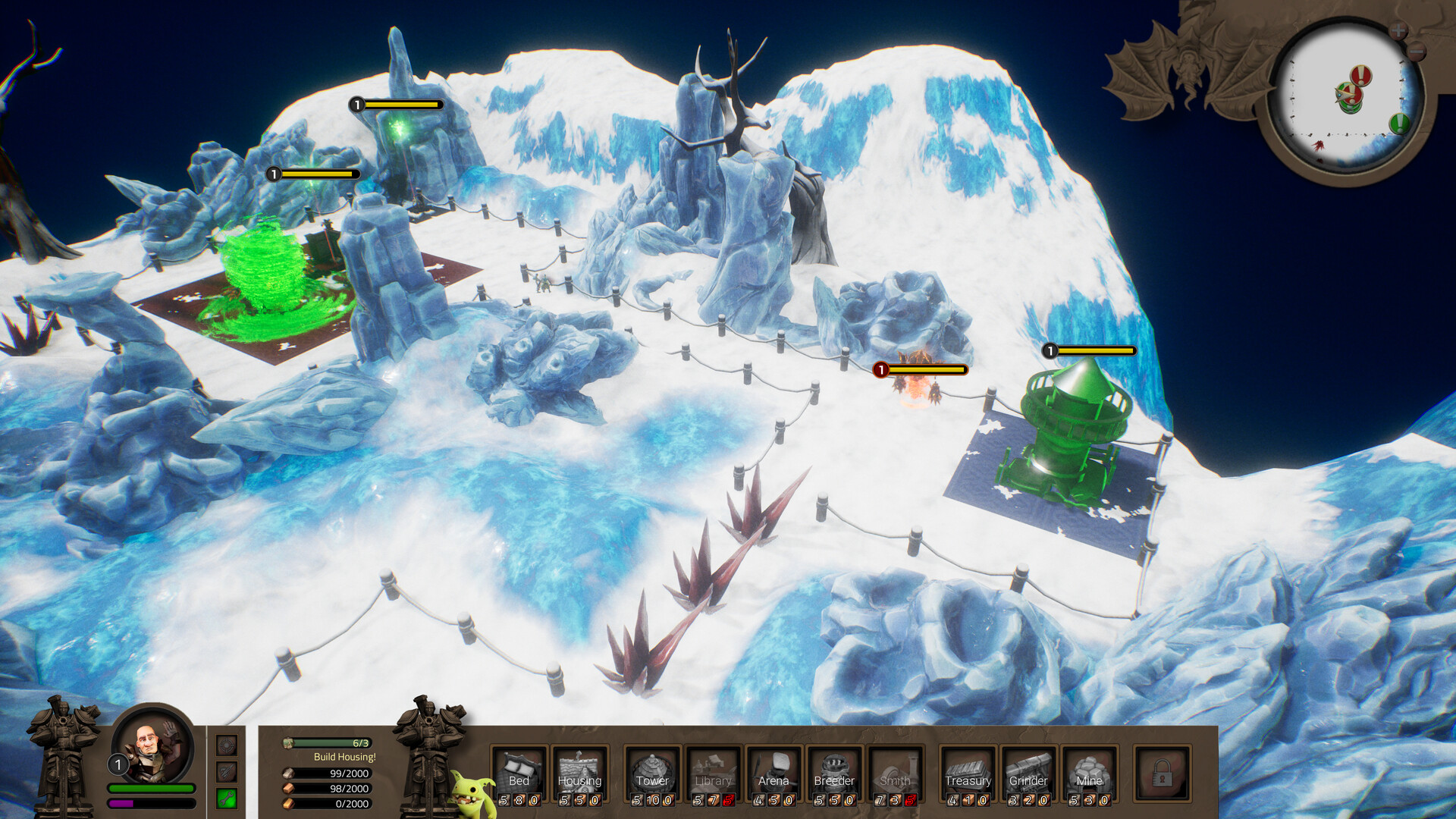Click the topmost red exclamation minimap marker

[x=1362, y=75]
